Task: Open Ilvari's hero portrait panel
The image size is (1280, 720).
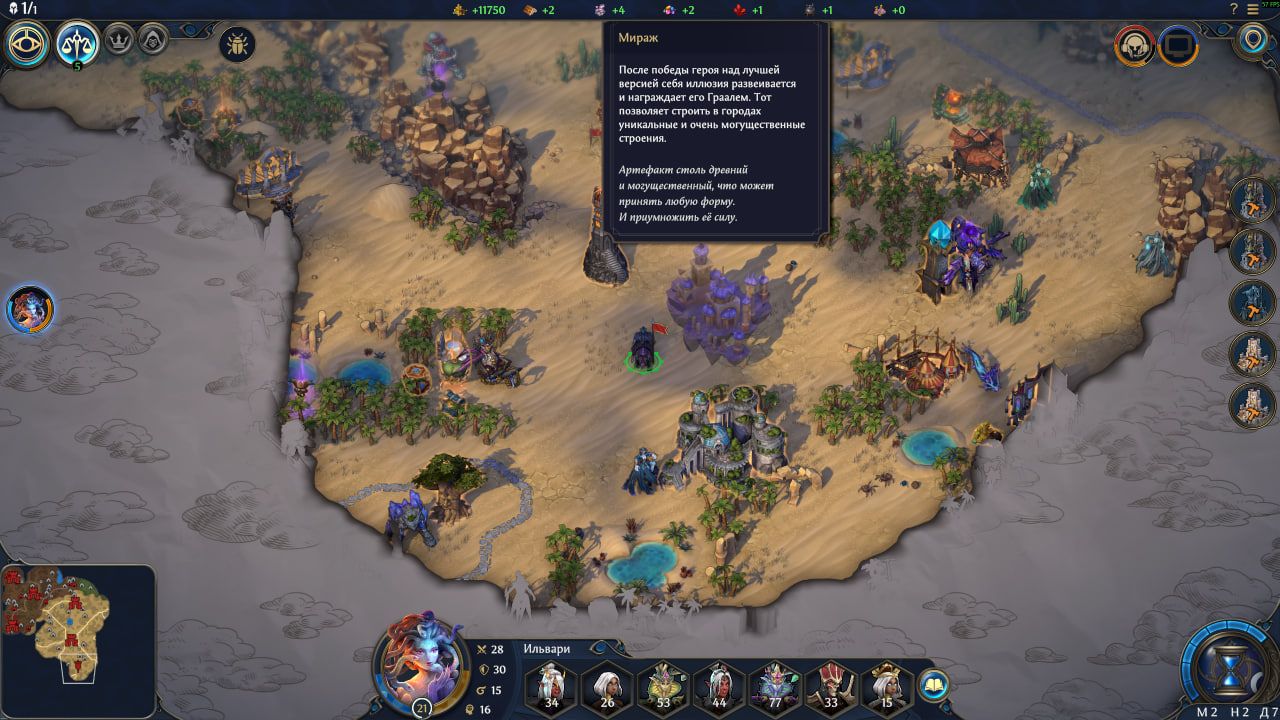Action: pos(421,666)
